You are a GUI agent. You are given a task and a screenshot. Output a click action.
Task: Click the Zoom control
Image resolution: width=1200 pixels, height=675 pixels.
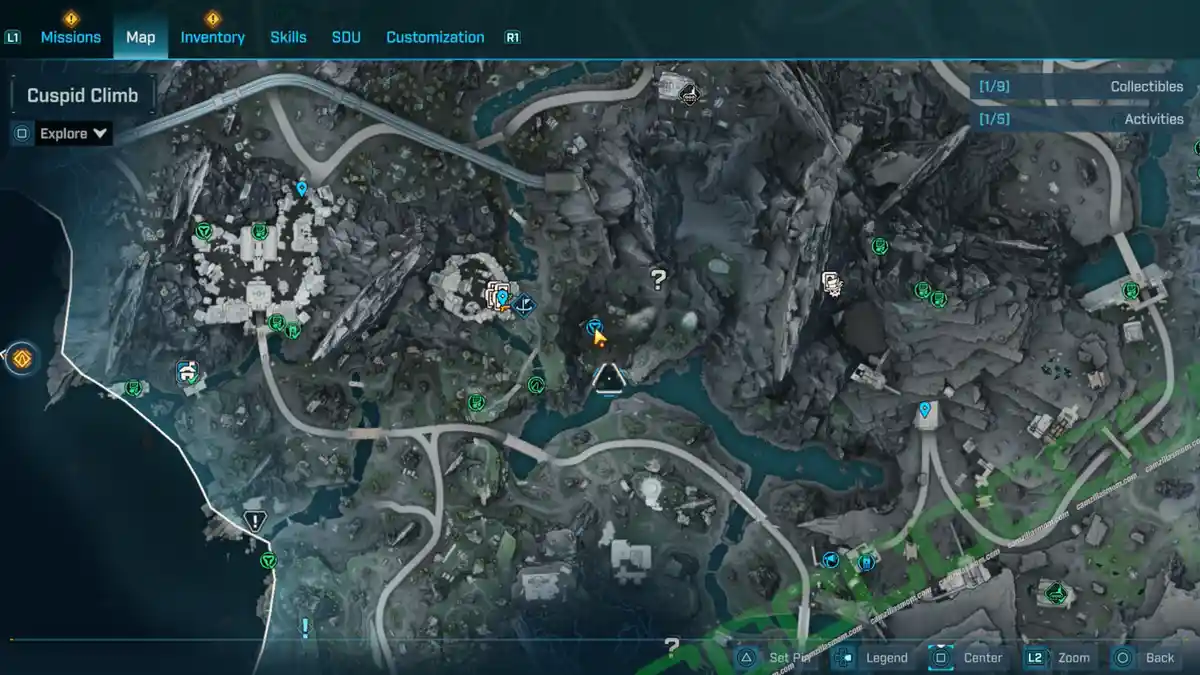[x=1062, y=657]
